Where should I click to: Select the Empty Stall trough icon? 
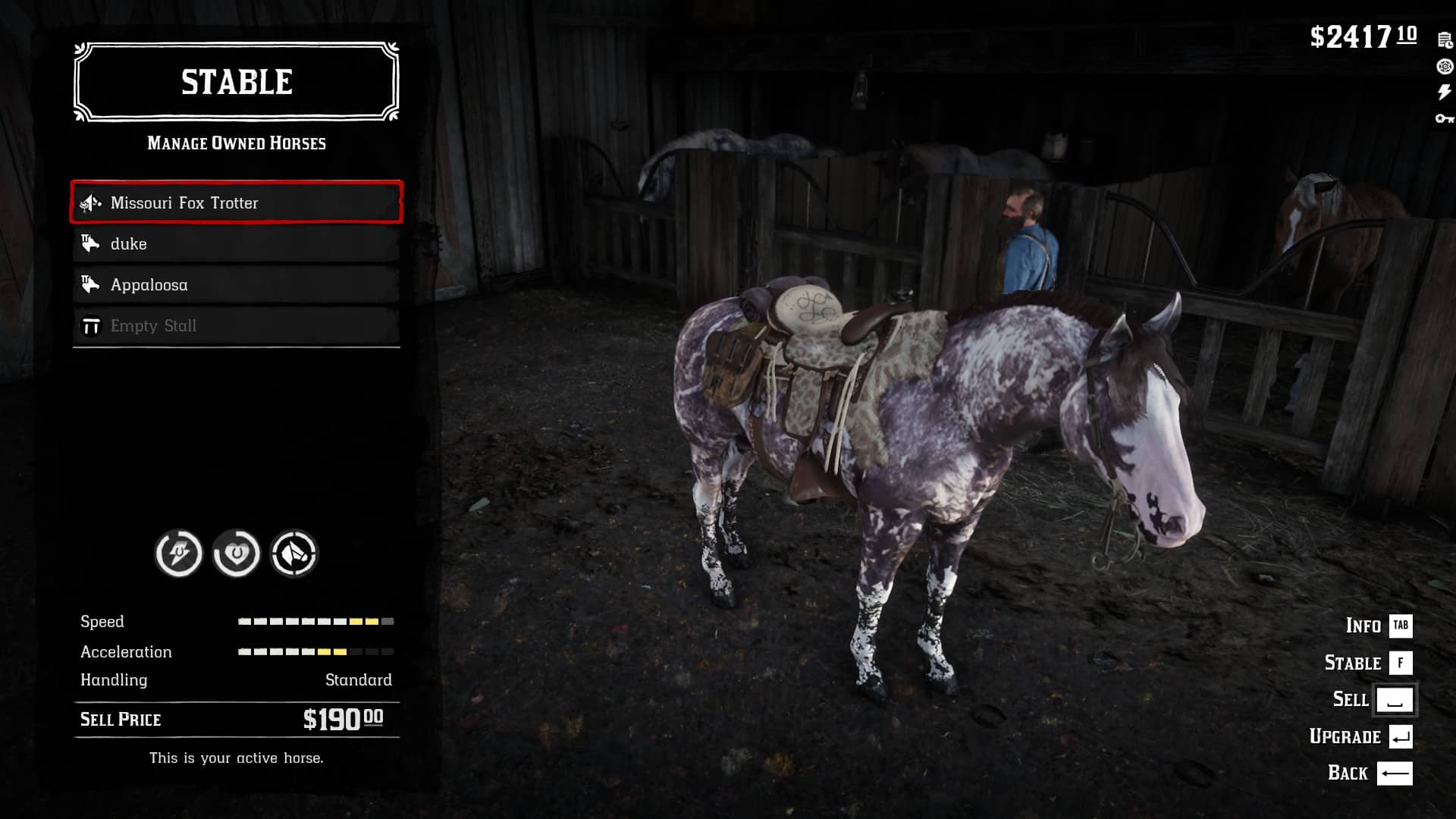point(89,325)
